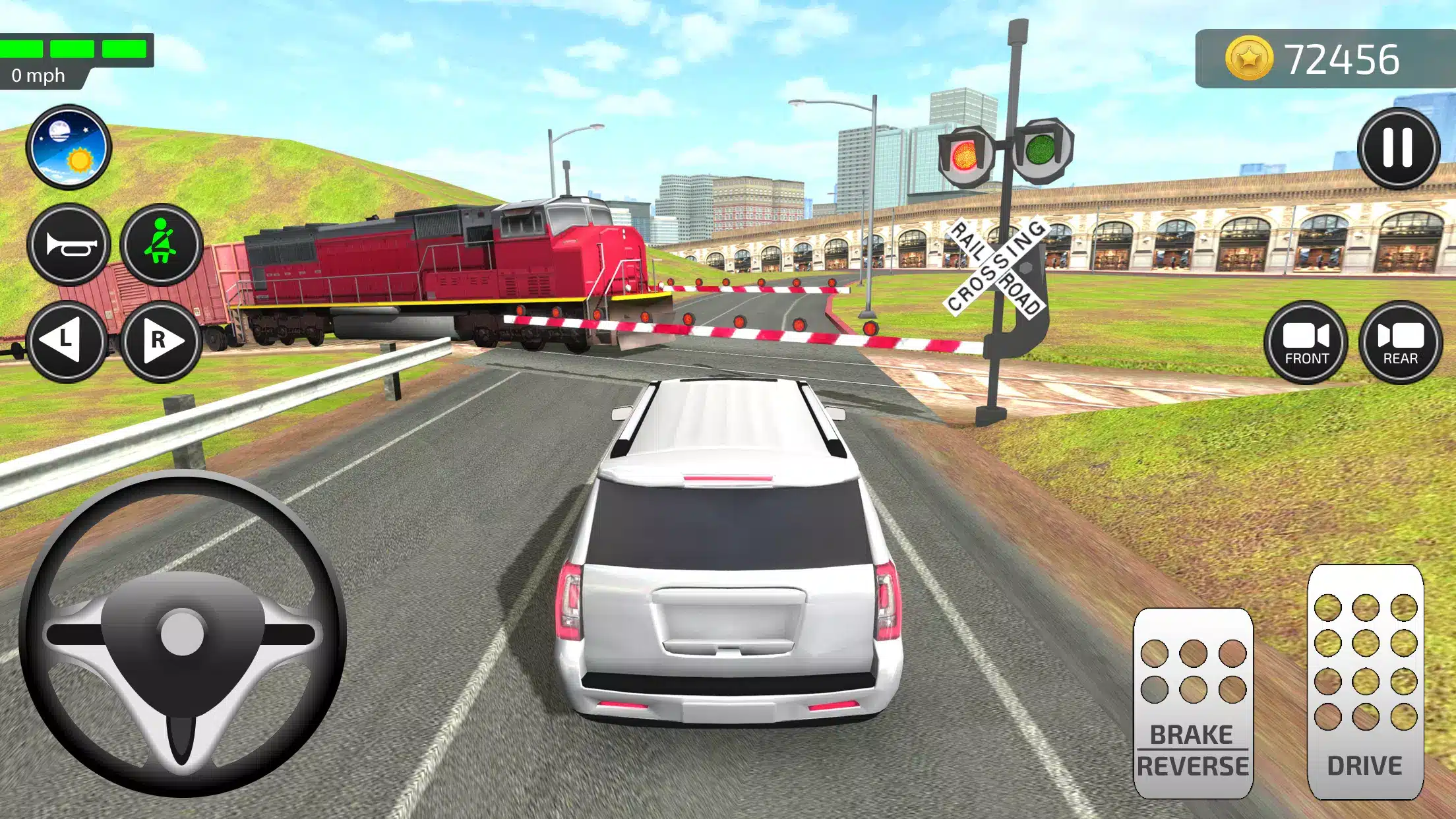Viewport: 1456px width, 819px height.
Task: Switch to the FRONT camera view
Action: (x=1306, y=342)
